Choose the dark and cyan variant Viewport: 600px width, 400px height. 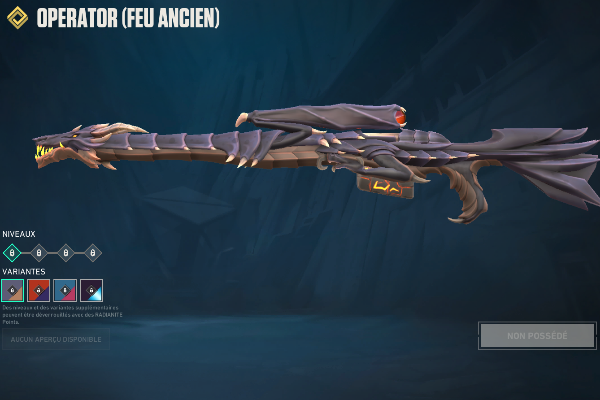pos(91,290)
